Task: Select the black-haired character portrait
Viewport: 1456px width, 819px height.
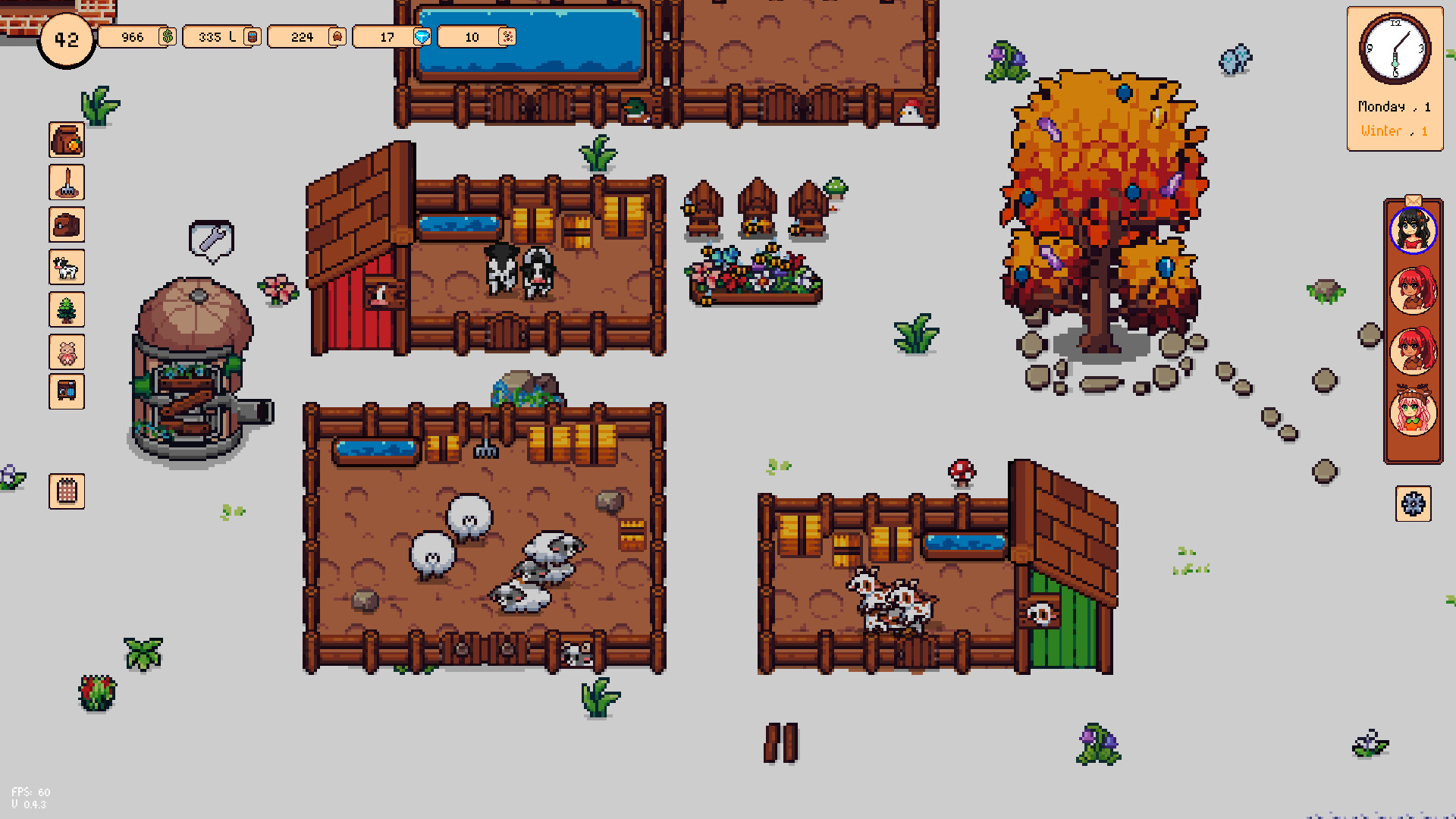Action: 1413,231
